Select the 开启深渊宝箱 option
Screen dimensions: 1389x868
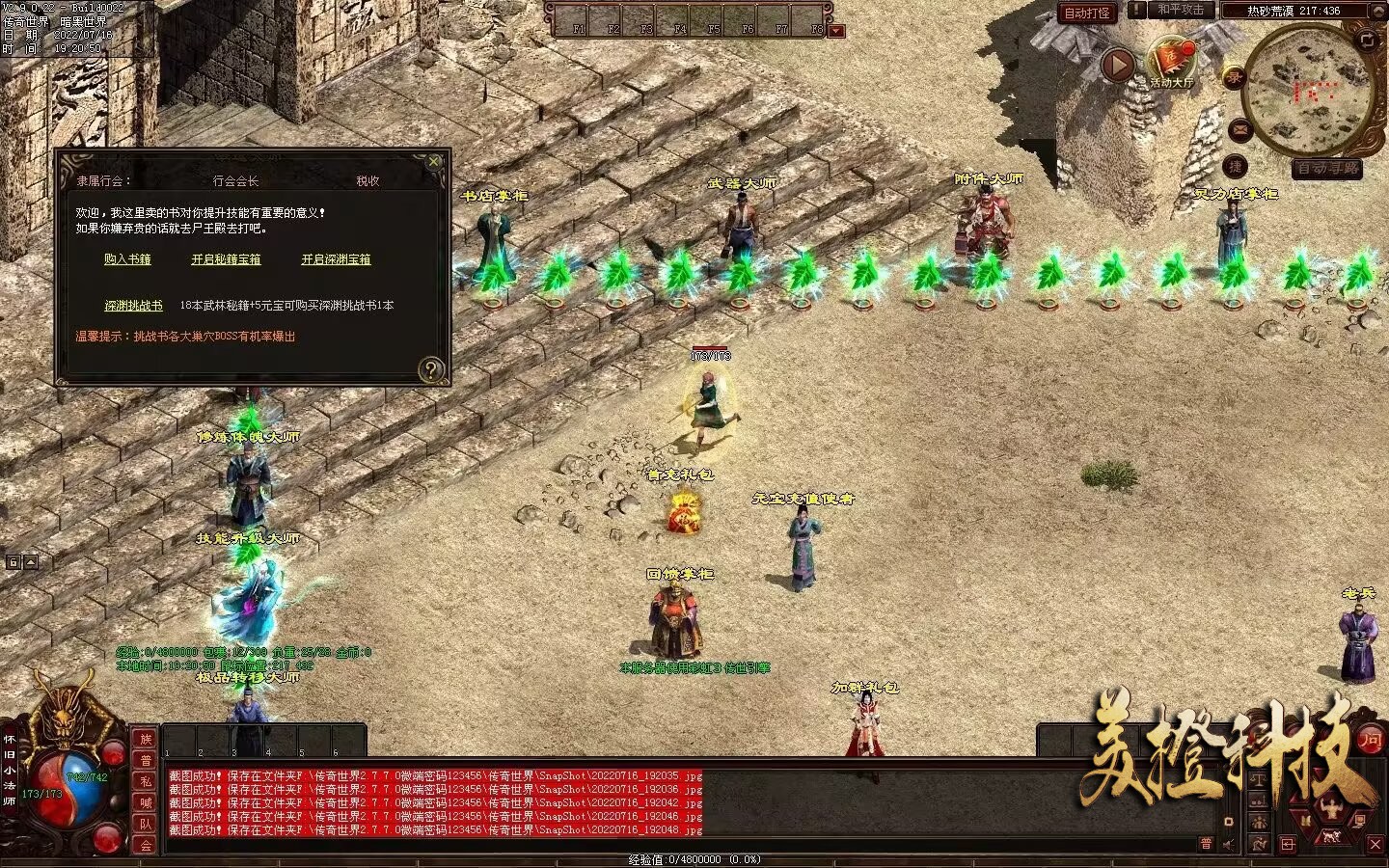336,259
